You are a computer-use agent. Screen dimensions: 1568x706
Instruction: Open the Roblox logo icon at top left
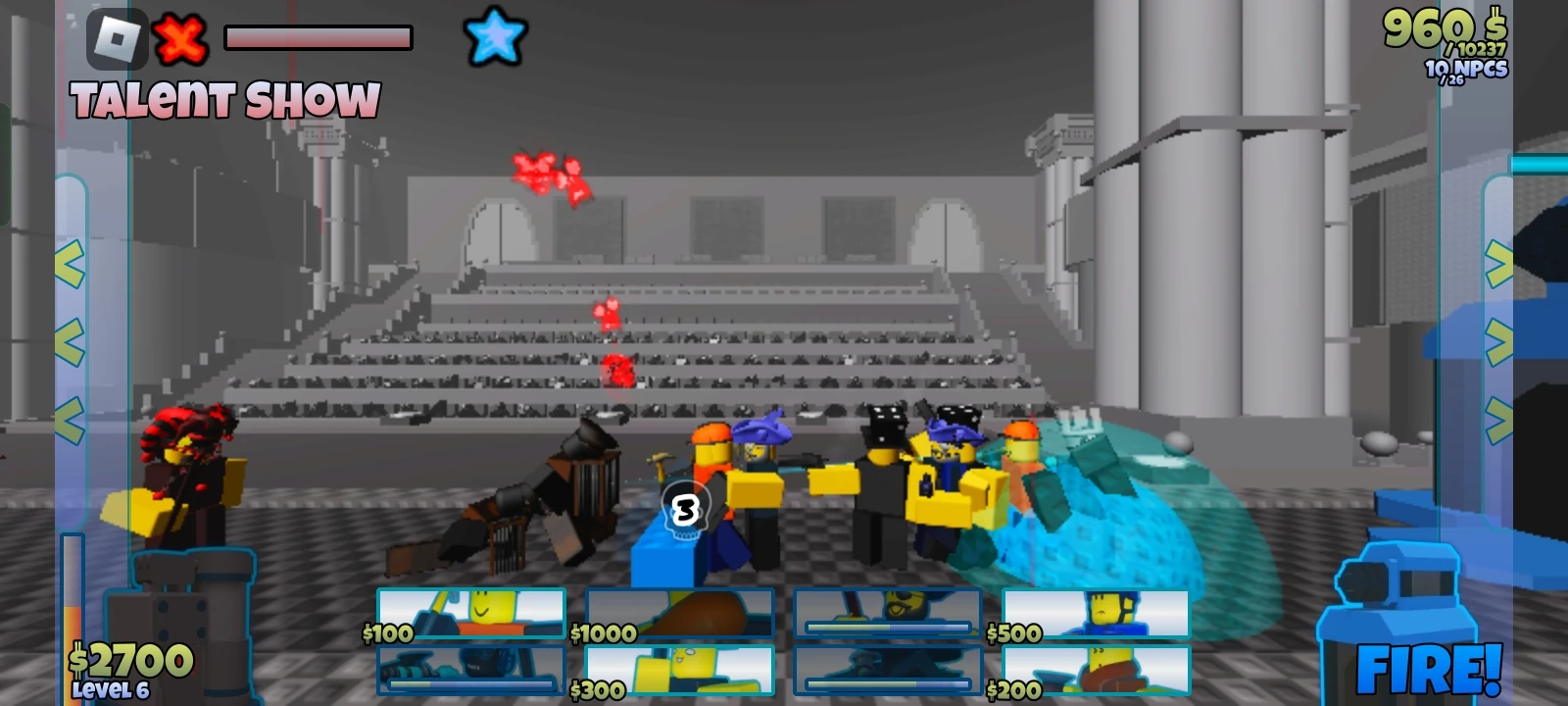pyautogui.click(x=116, y=38)
